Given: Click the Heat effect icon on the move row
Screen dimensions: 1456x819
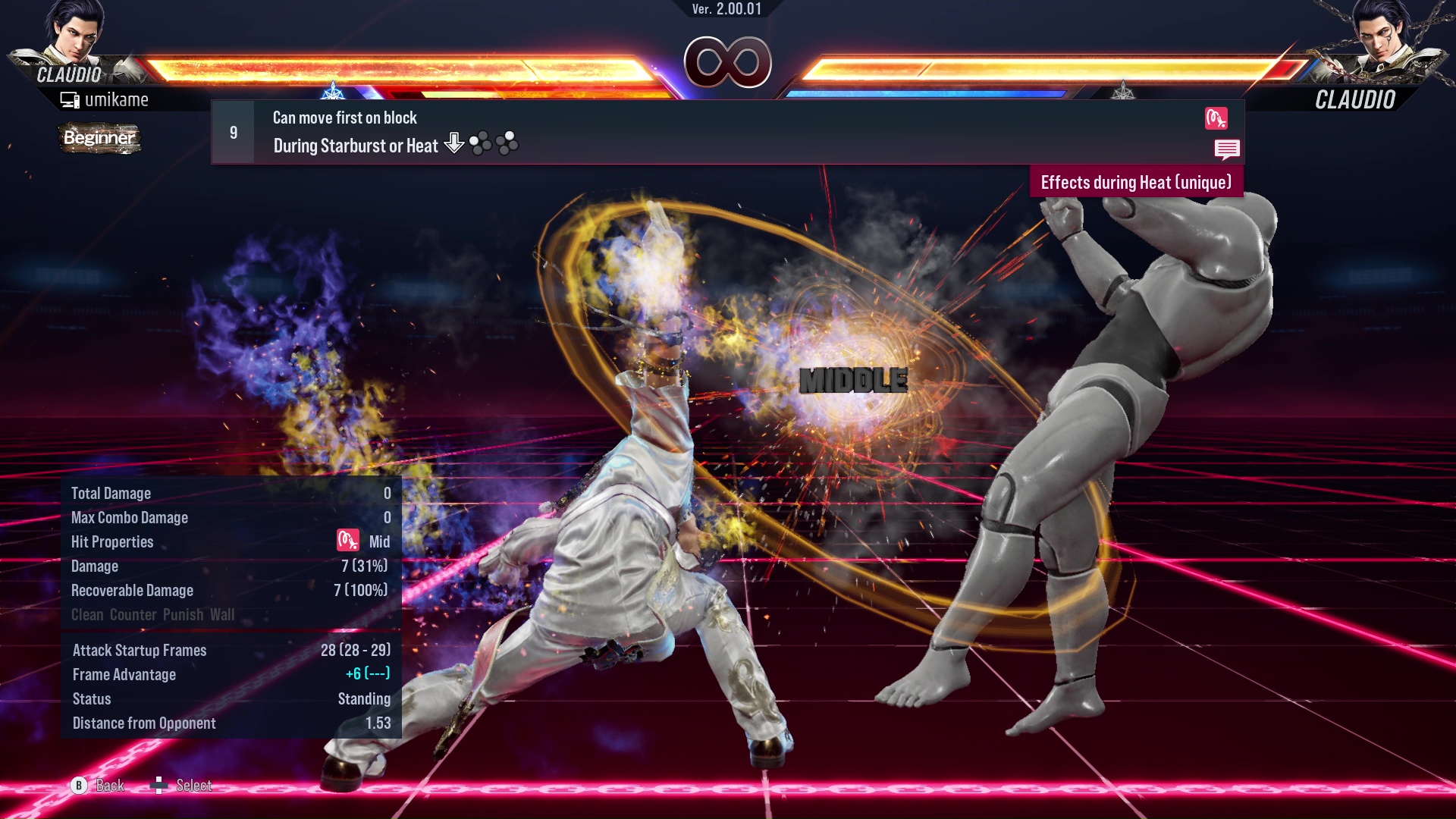Looking at the screenshot, I should pyautogui.click(x=1216, y=118).
